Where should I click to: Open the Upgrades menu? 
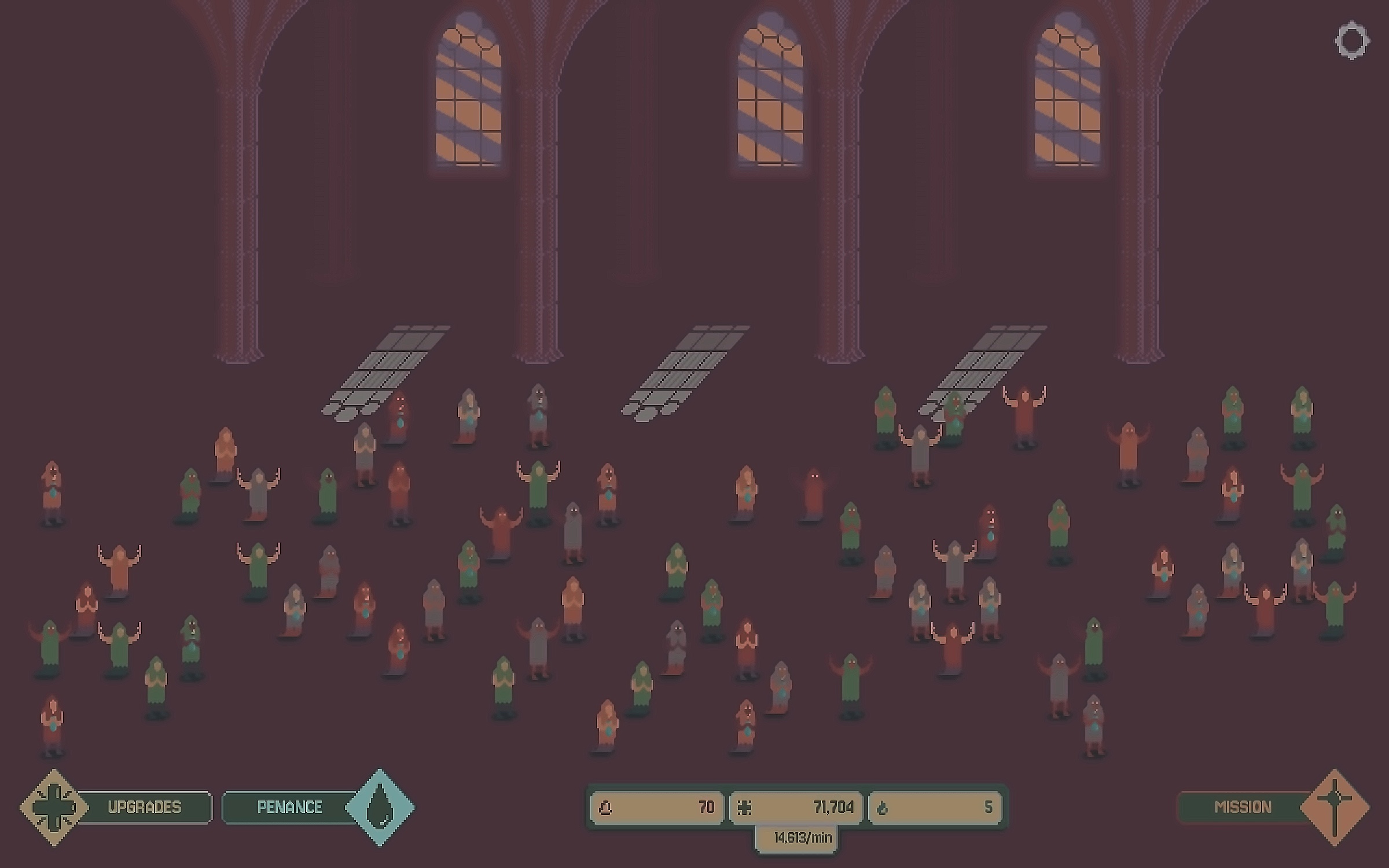click(144, 807)
